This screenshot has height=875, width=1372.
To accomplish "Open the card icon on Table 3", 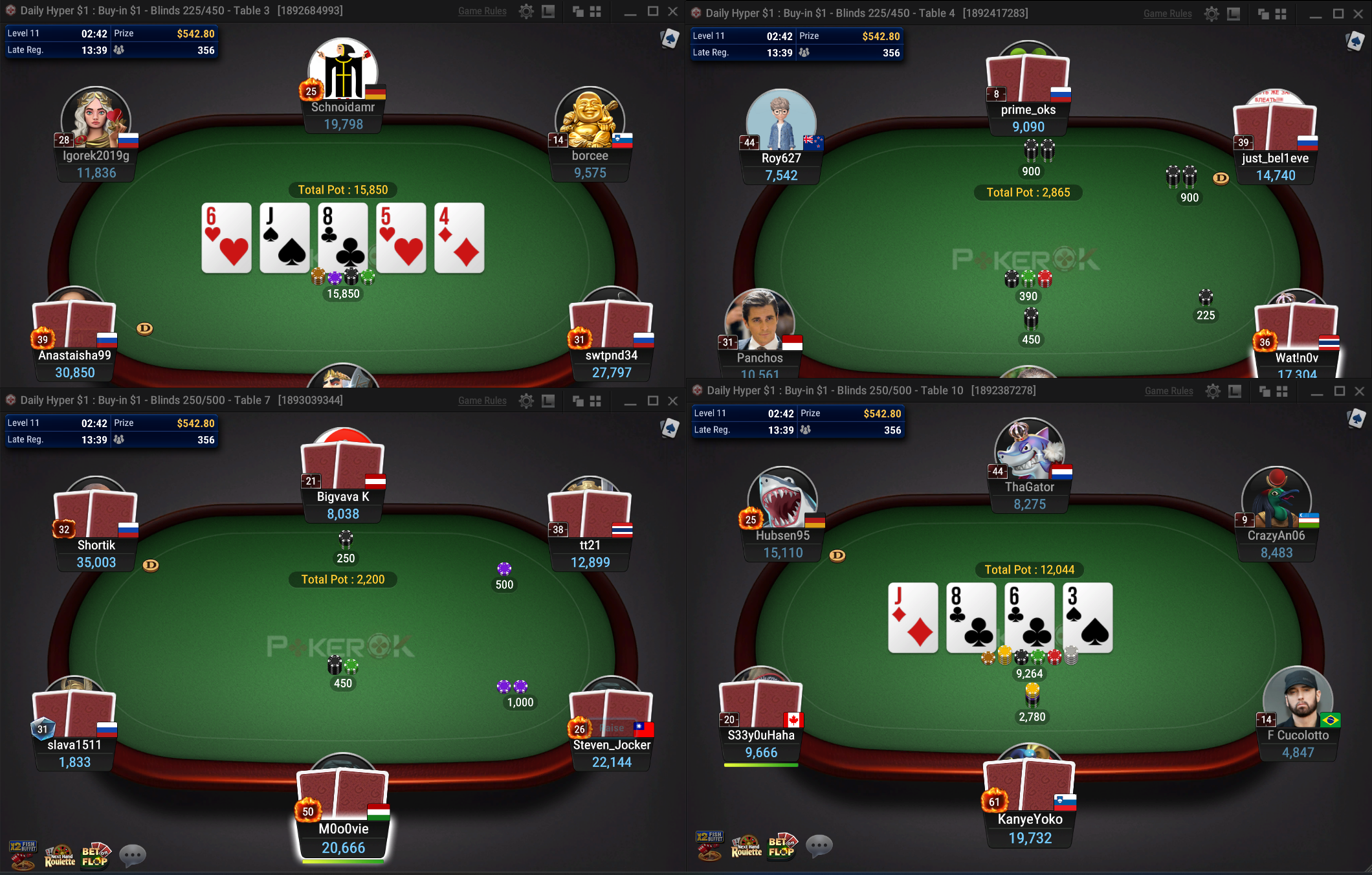I will (670, 39).
